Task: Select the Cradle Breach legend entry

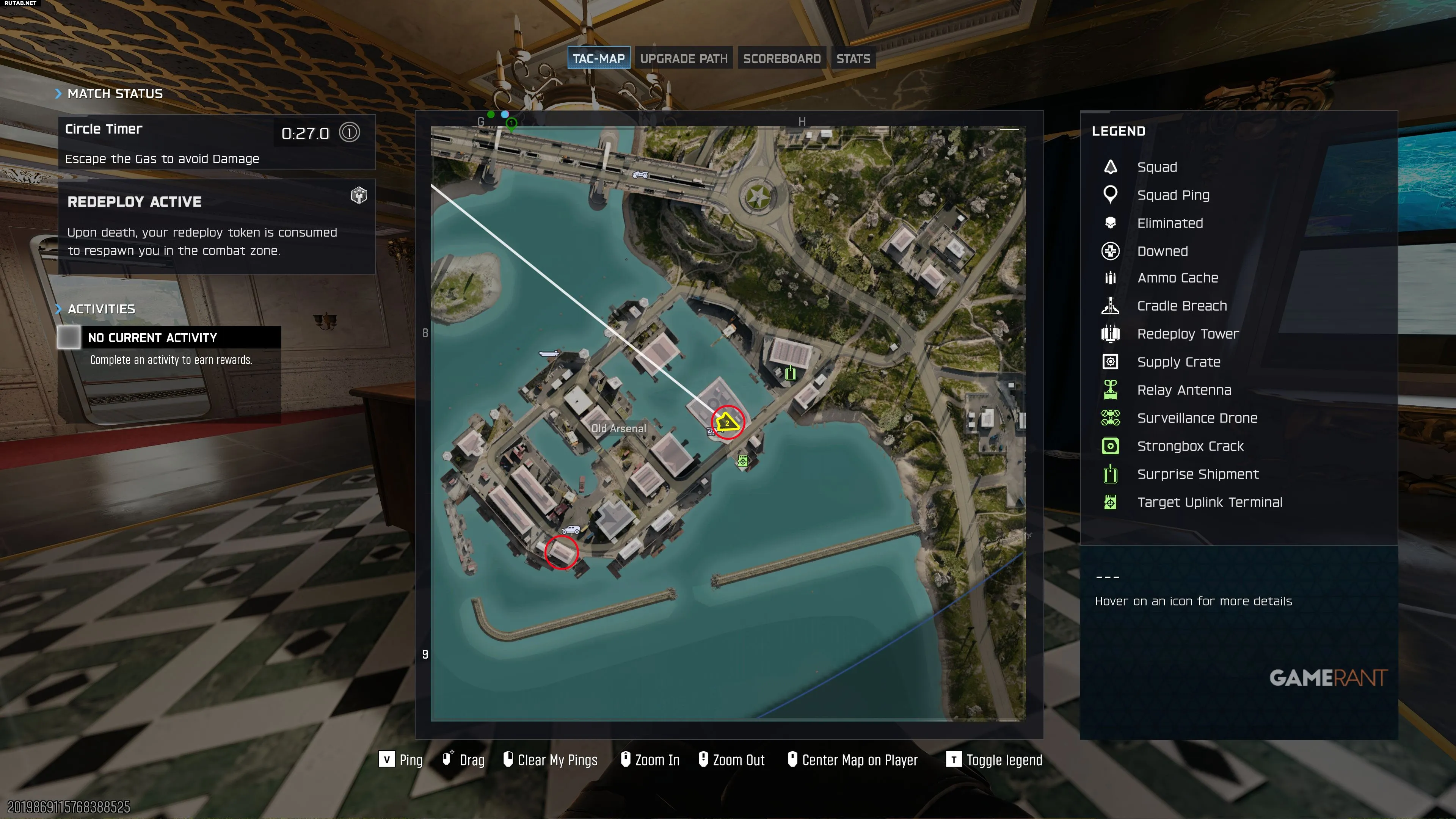Action: [1181, 306]
